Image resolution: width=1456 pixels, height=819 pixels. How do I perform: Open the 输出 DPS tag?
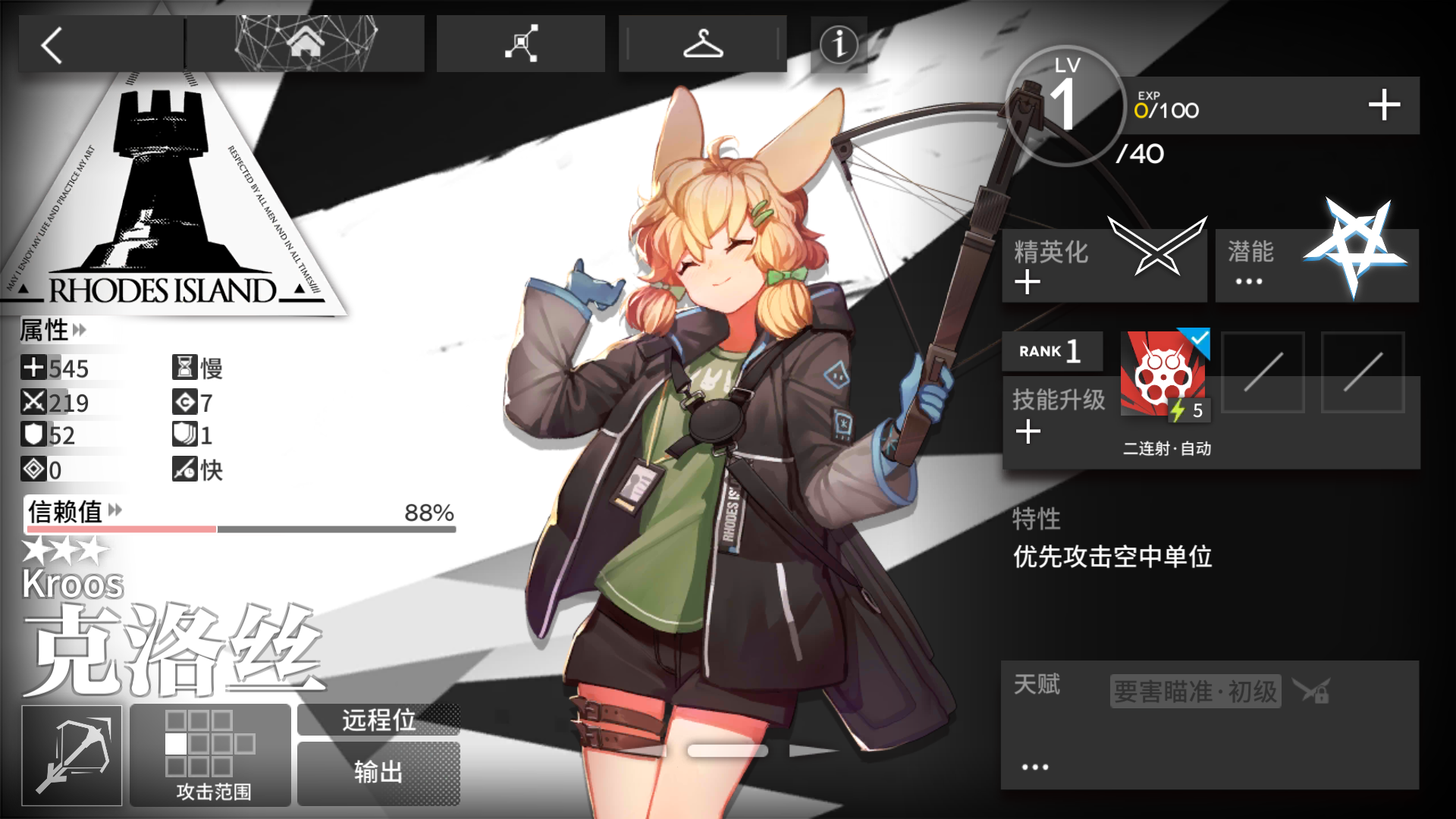378,772
